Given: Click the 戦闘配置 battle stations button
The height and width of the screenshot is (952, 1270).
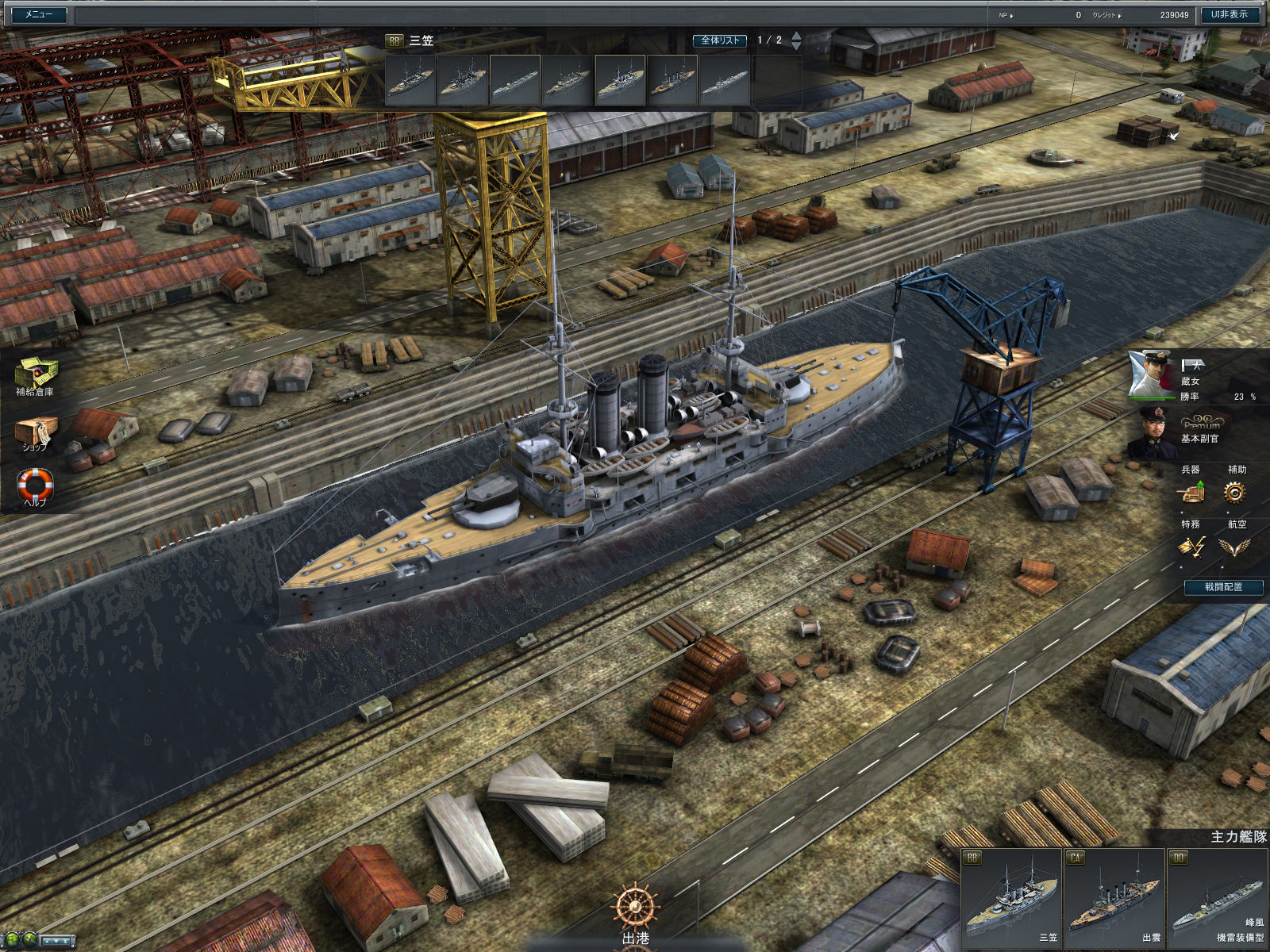Looking at the screenshot, I should [x=1223, y=587].
